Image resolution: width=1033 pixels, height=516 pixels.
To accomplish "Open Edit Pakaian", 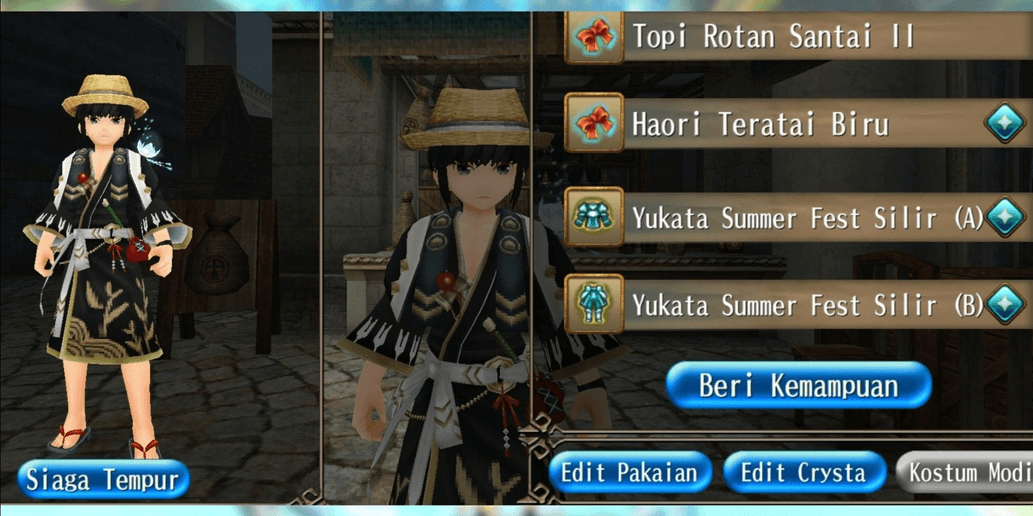I will (x=629, y=472).
